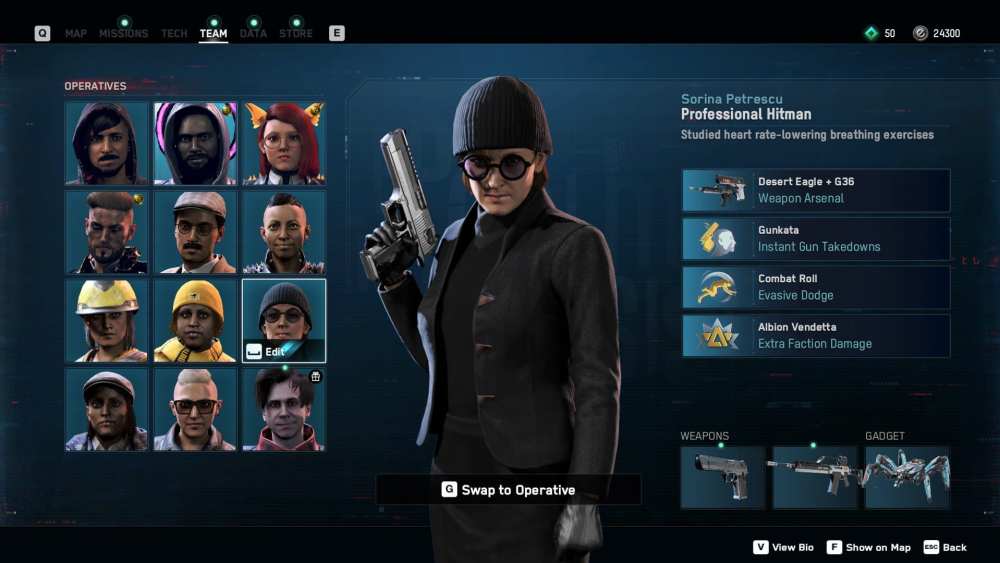Select the mohawk operative with sunglasses
The height and width of the screenshot is (563, 1000).
point(195,409)
